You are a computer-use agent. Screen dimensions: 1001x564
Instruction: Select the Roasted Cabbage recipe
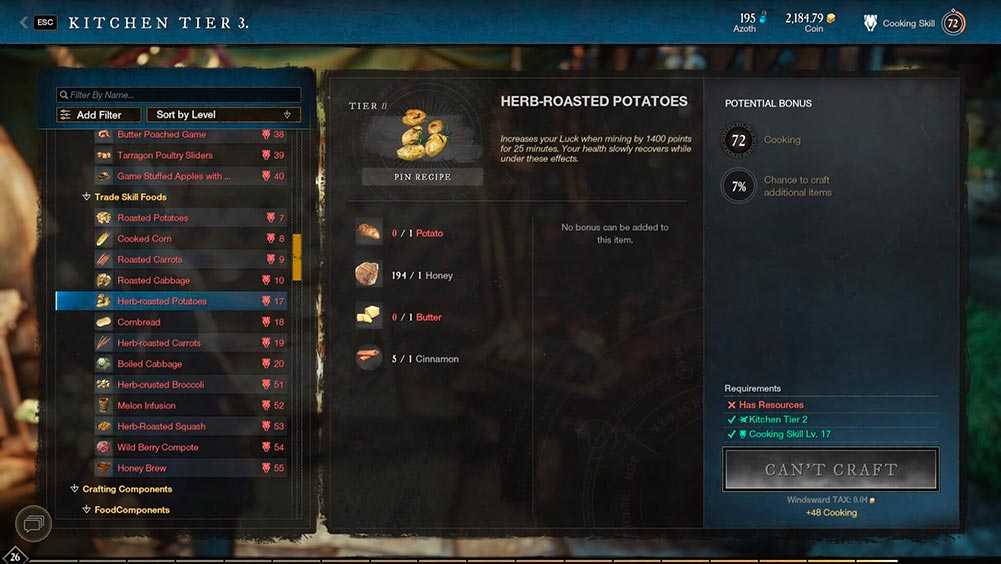click(x=153, y=281)
